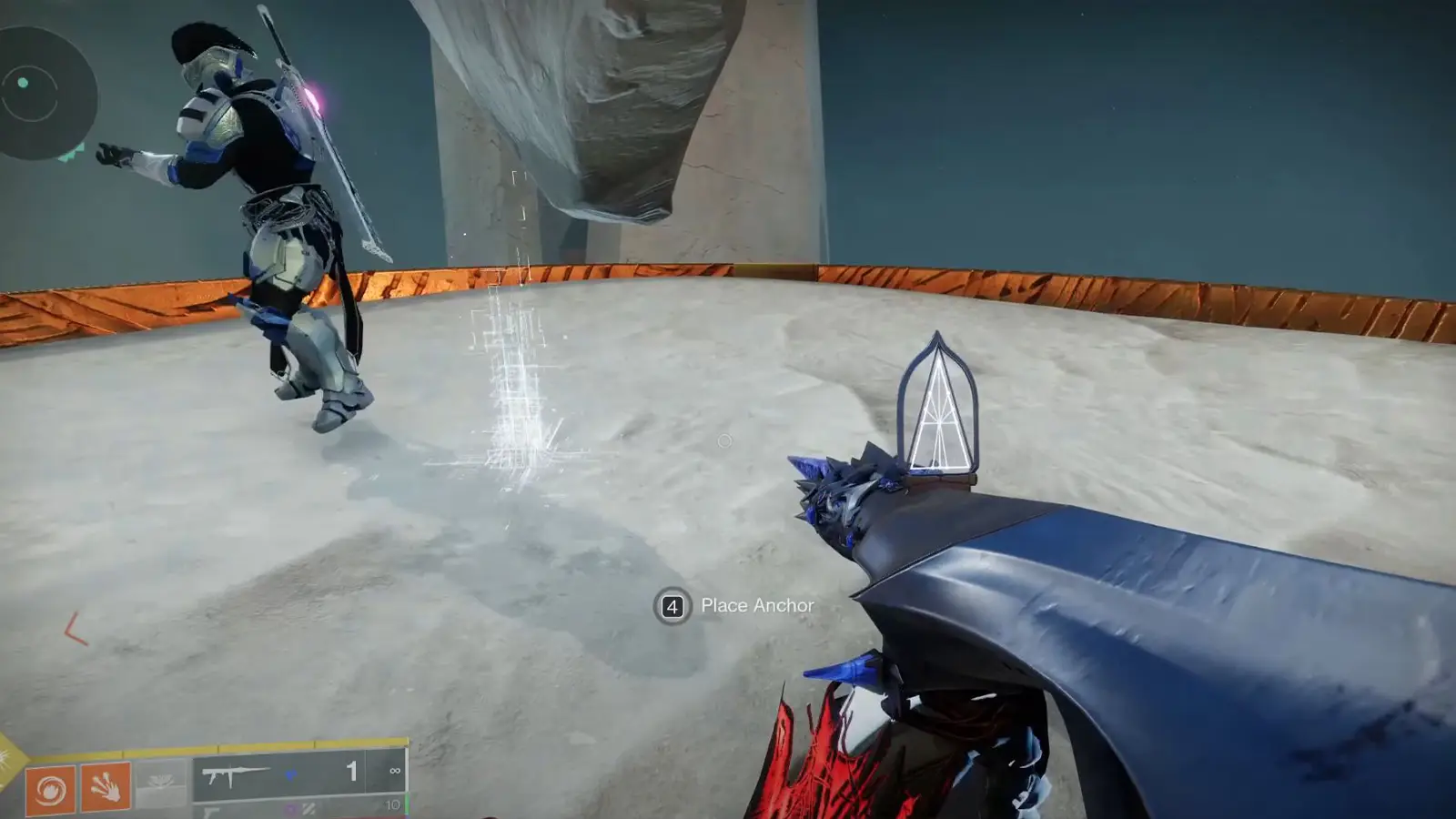The image size is (1456, 819).
Task: Click the faded Super ability icon
Action: (x=159, y=784)
